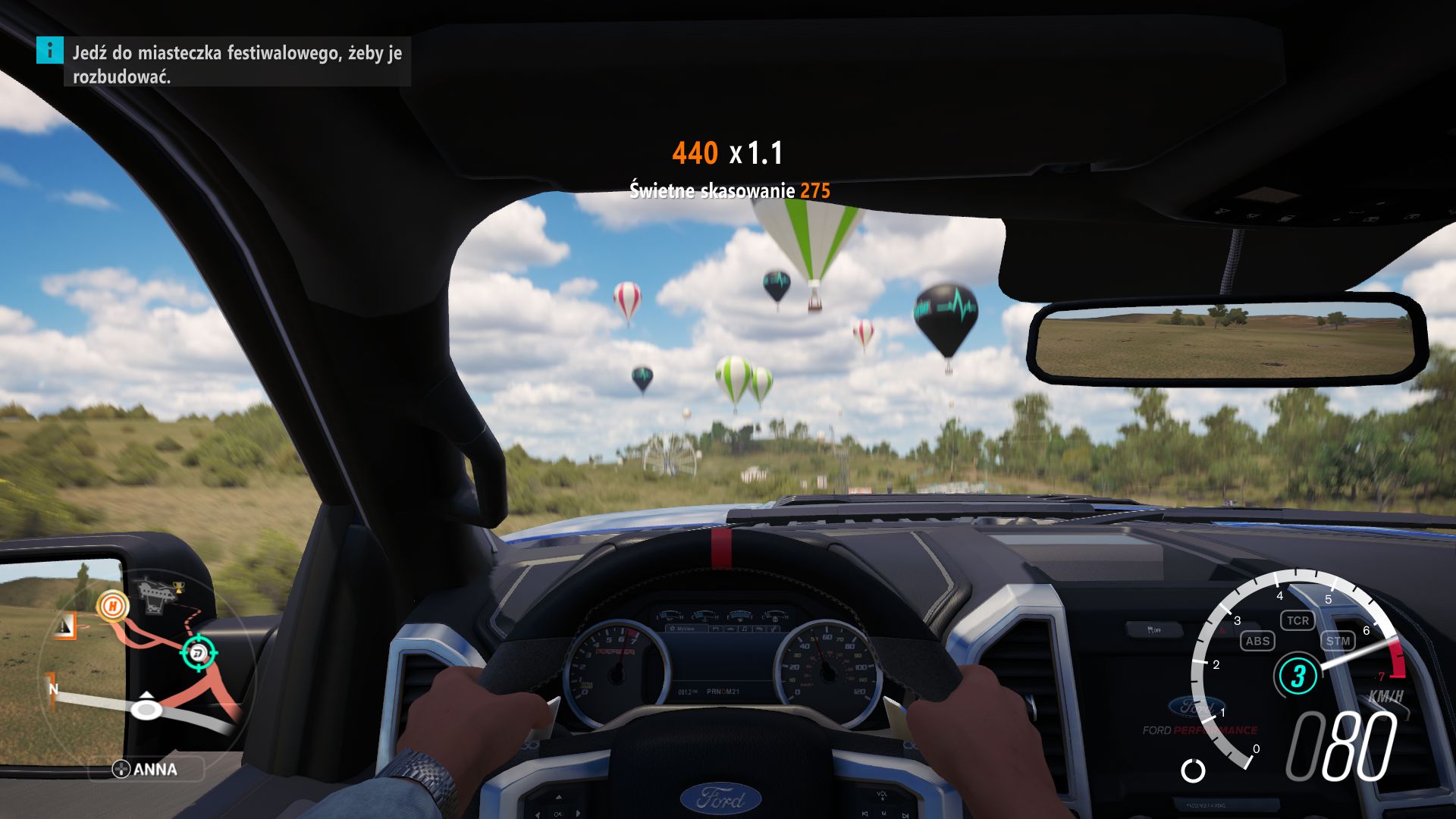
Task: Click the d-pad icon beside the ANNA label
Action: tap(121, 770)
